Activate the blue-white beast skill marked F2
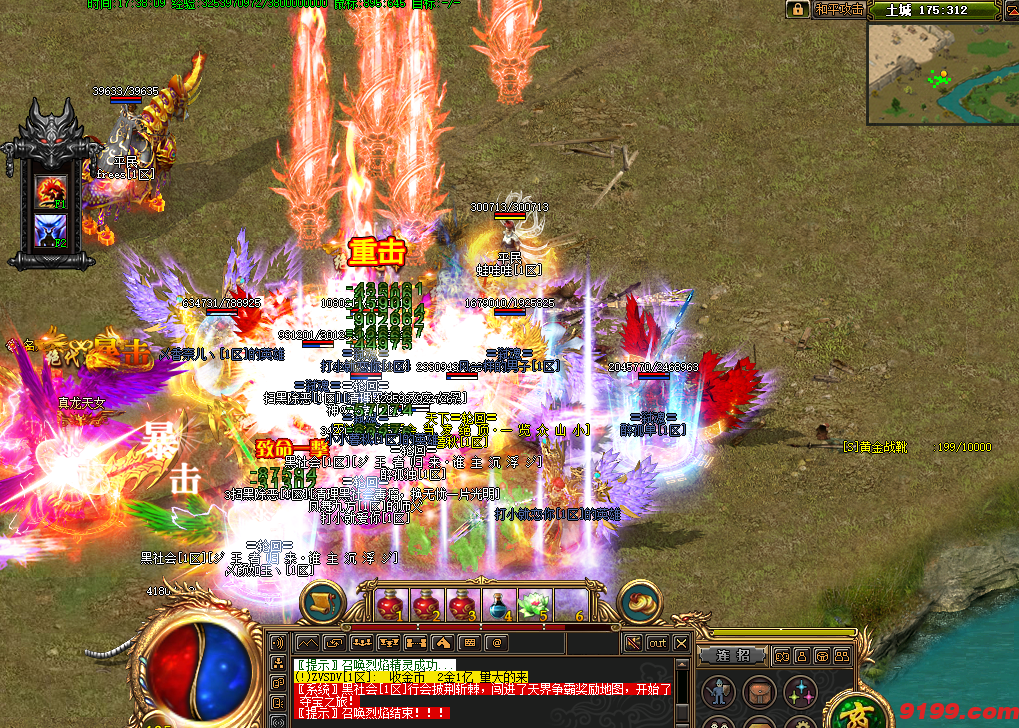 (x=50, y=230)
